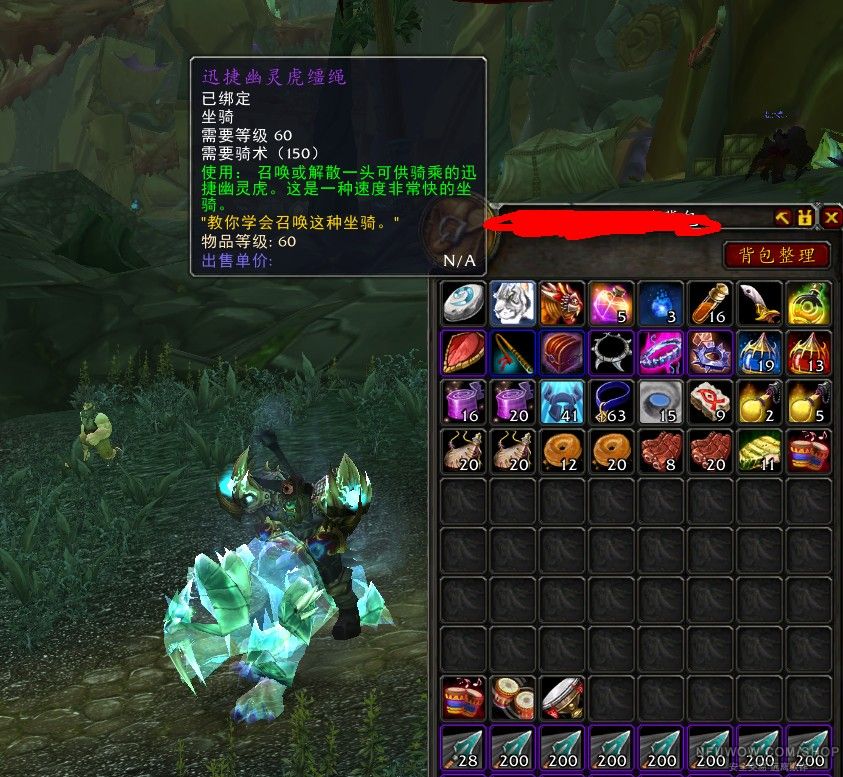Viewport: 843px width, 777px height.
Task: Select the white spectral tiger mount item
Action: click(514, 304)
